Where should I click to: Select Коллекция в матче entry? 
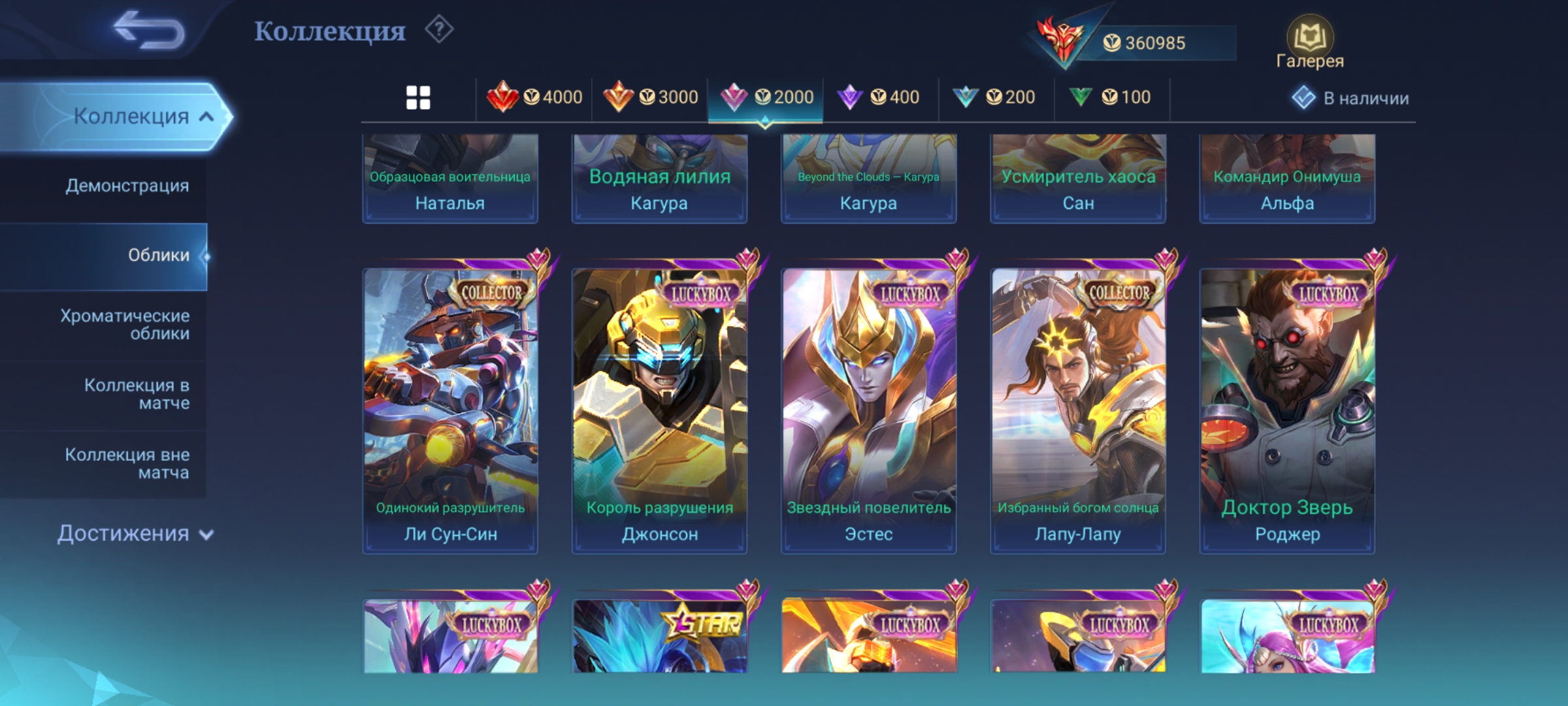137,394
